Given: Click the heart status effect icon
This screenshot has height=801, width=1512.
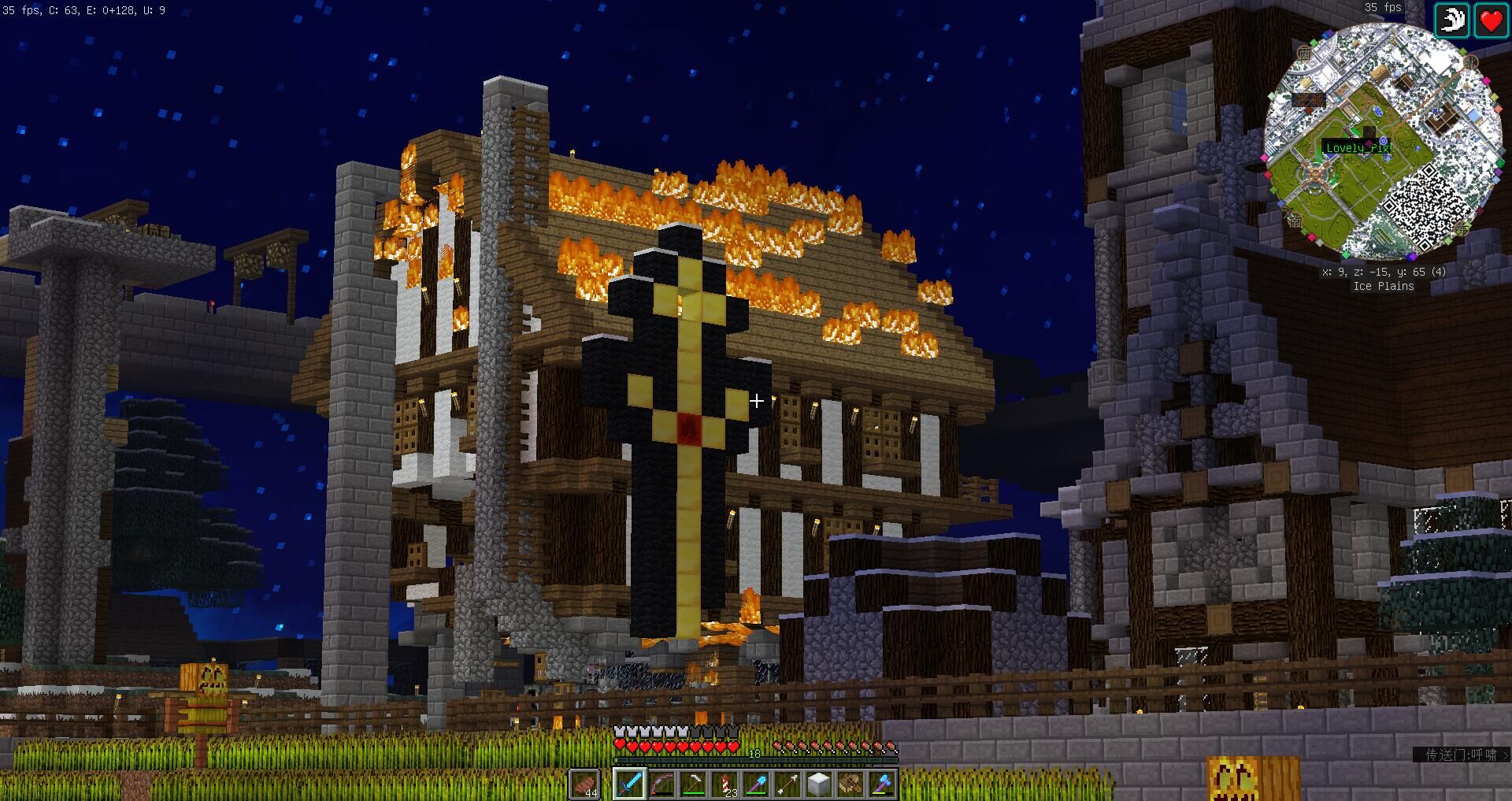Looking at the screenshot, I should [x=1491, y=20].
